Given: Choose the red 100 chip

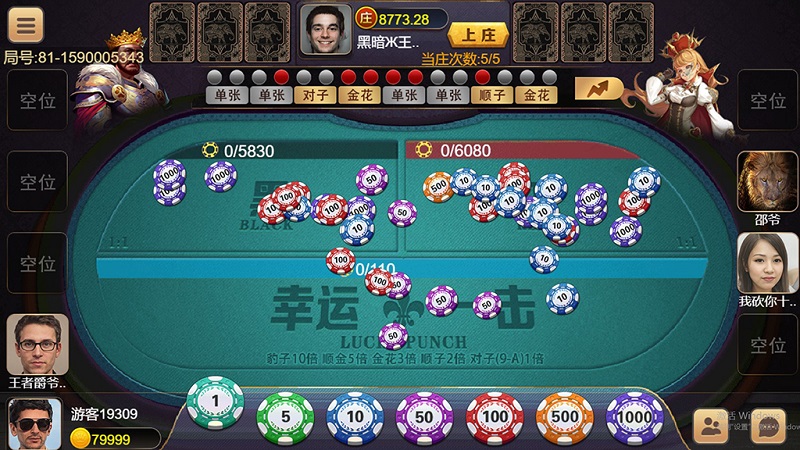Looking at the screenshot, I should [495, 416].
